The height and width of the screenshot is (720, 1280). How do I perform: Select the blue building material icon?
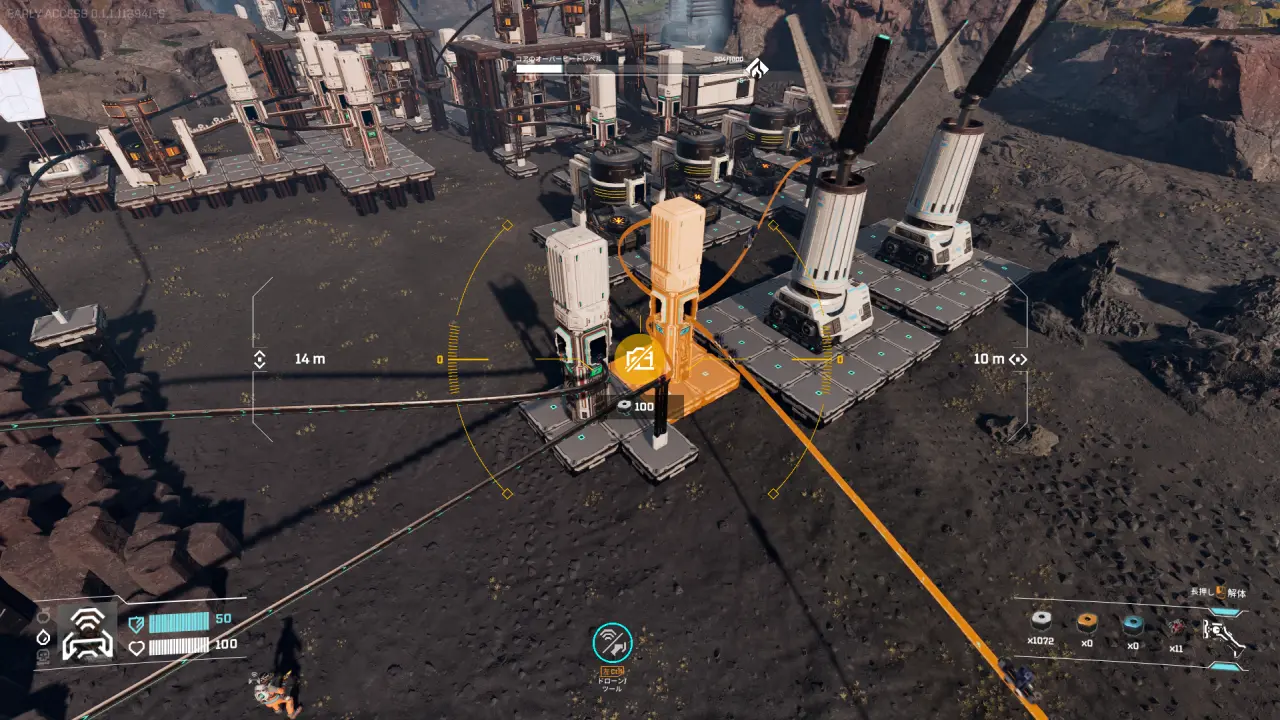(1132, 624)
